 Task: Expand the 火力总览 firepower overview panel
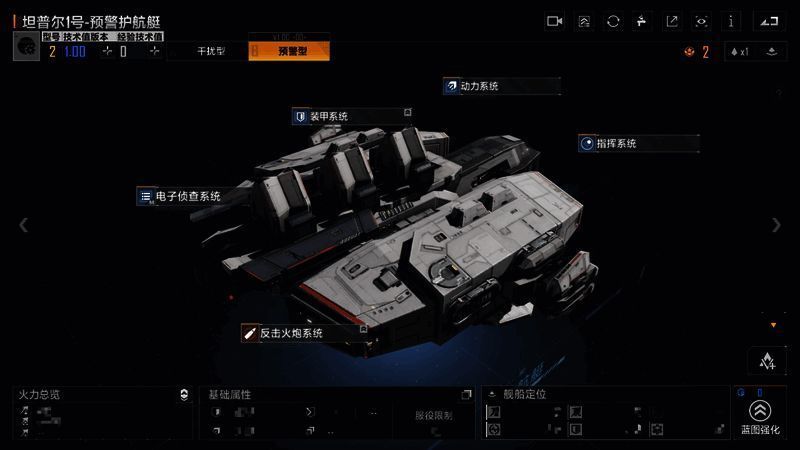coord(183,395)
